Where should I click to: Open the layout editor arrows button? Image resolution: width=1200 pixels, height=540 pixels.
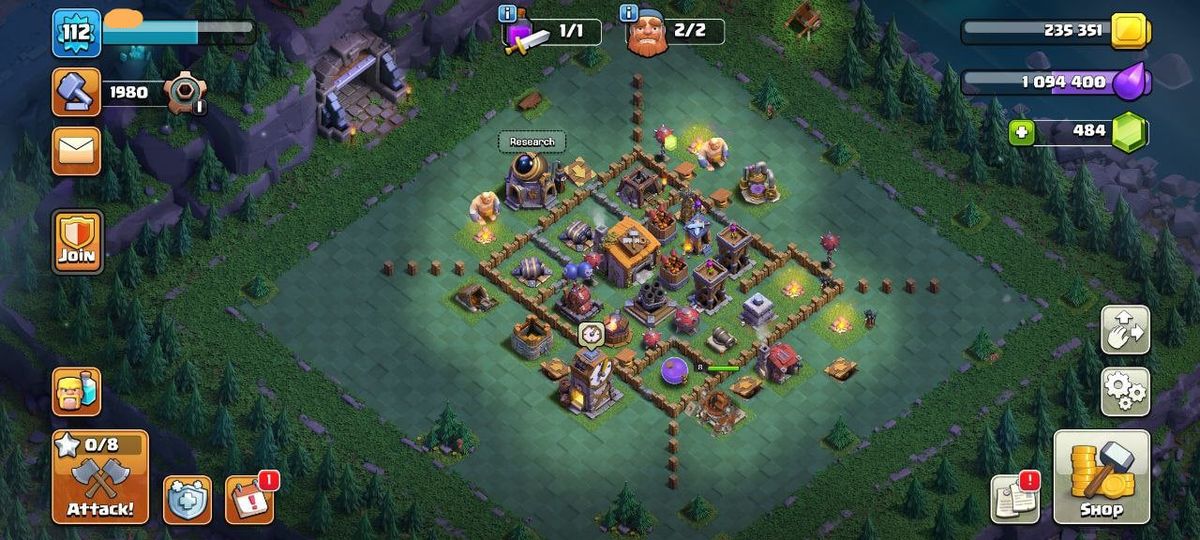pyautogui.click(x=1125, y=329)
